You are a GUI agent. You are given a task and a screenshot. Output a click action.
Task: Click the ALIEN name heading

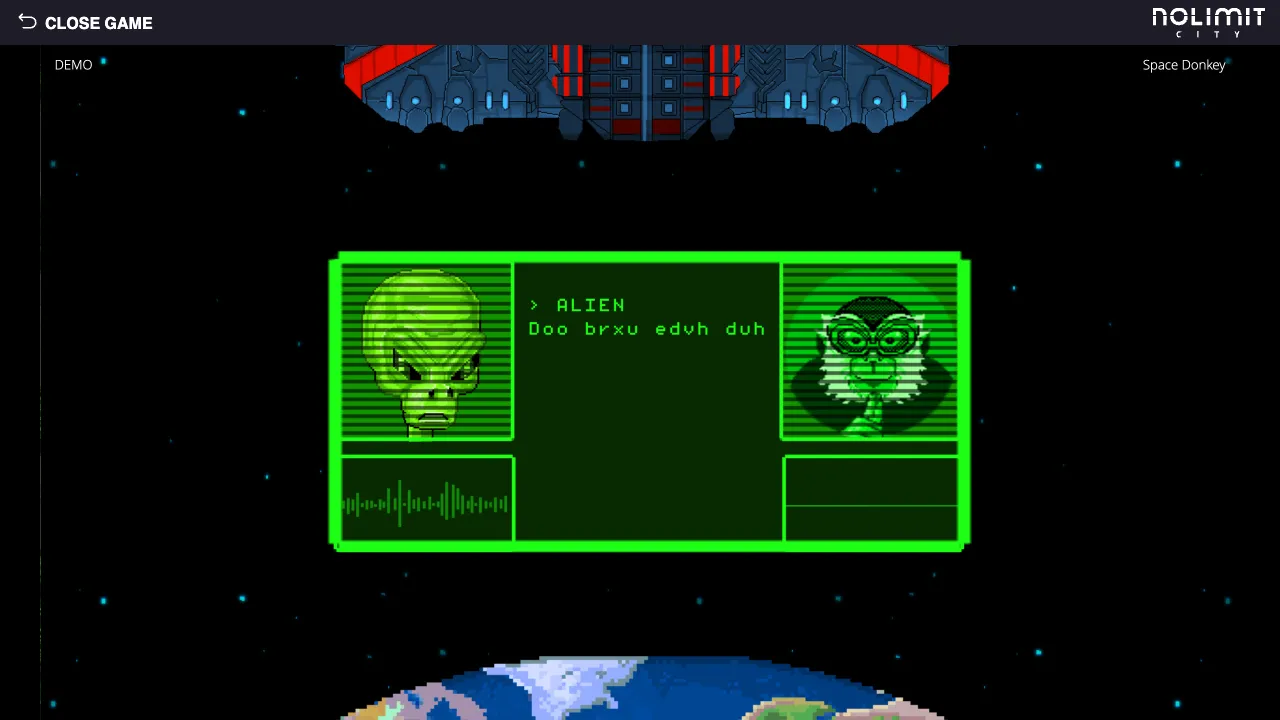pyautogui.click(x=590, y=305)
